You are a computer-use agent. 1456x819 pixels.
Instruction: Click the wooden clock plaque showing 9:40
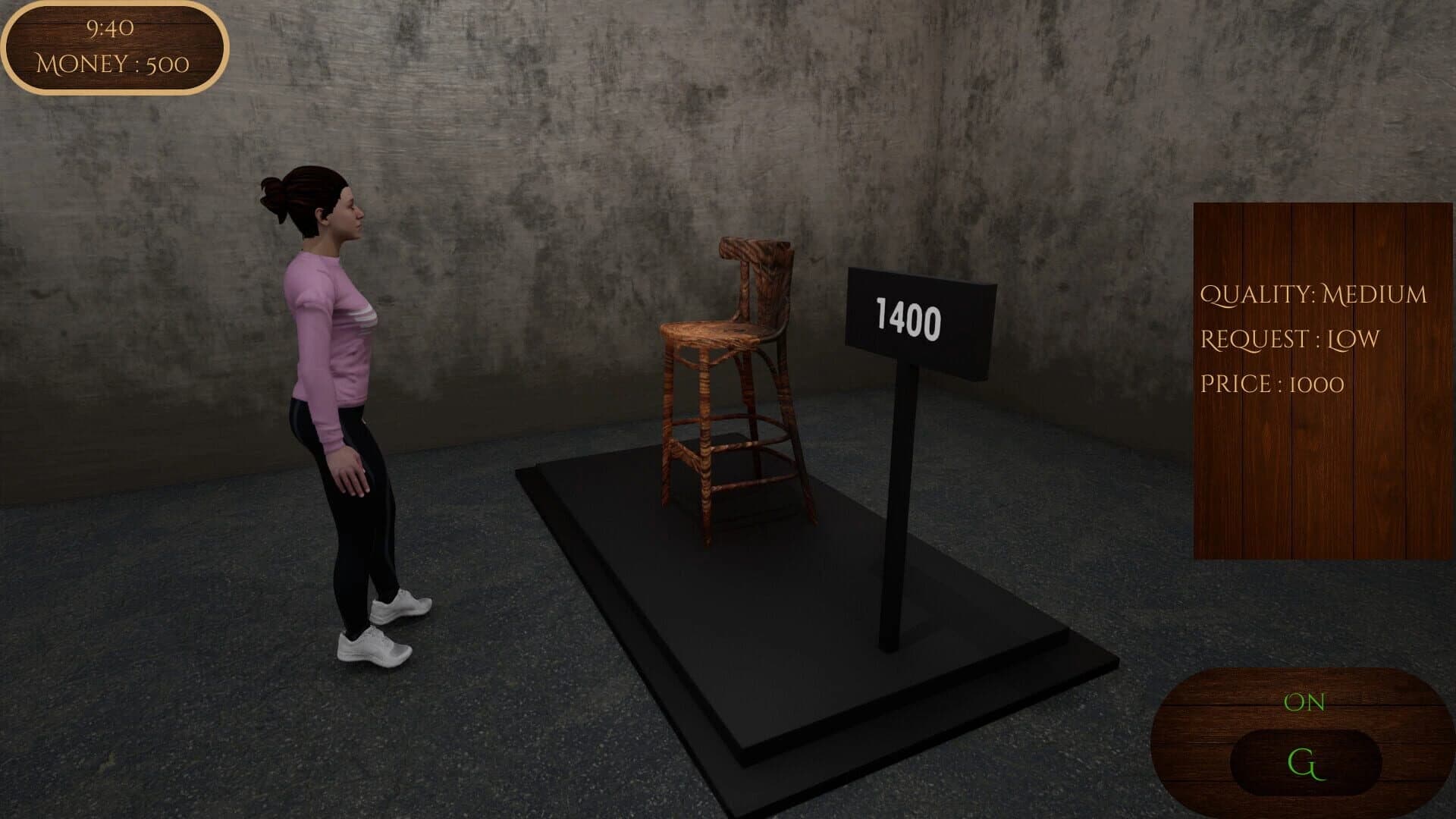[x=111, y=30]
